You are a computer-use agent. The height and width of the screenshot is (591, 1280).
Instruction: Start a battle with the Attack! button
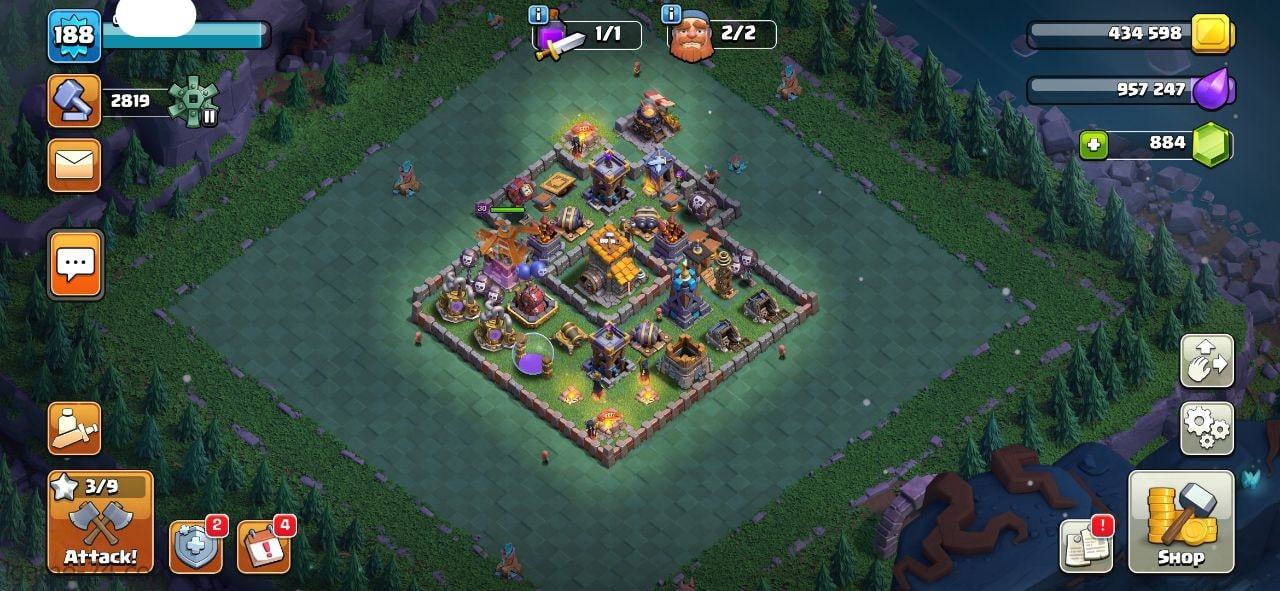click(100, 521)
